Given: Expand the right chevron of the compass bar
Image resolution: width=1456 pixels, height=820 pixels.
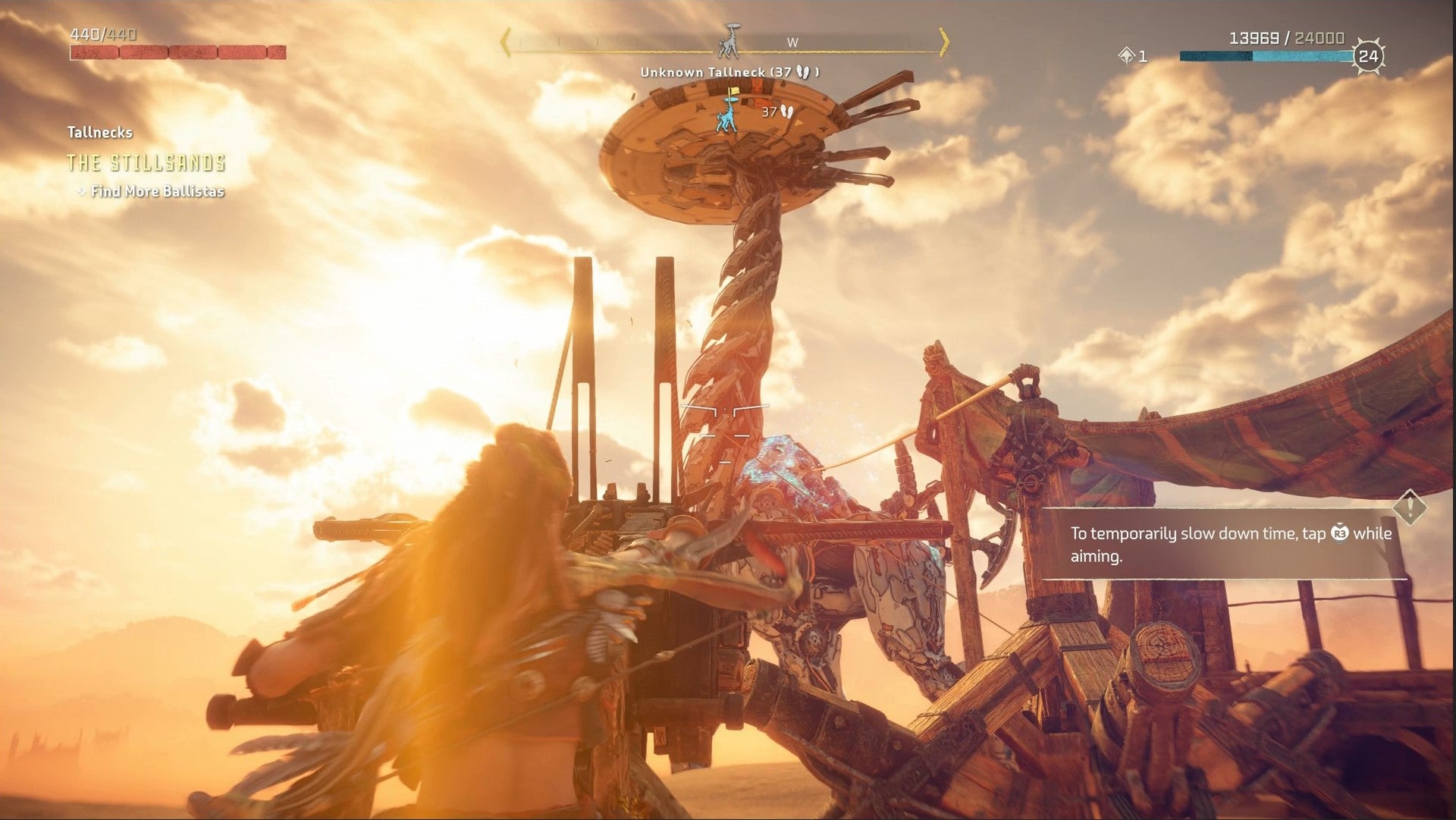Looking at the screenshot, I should point(944,43).
